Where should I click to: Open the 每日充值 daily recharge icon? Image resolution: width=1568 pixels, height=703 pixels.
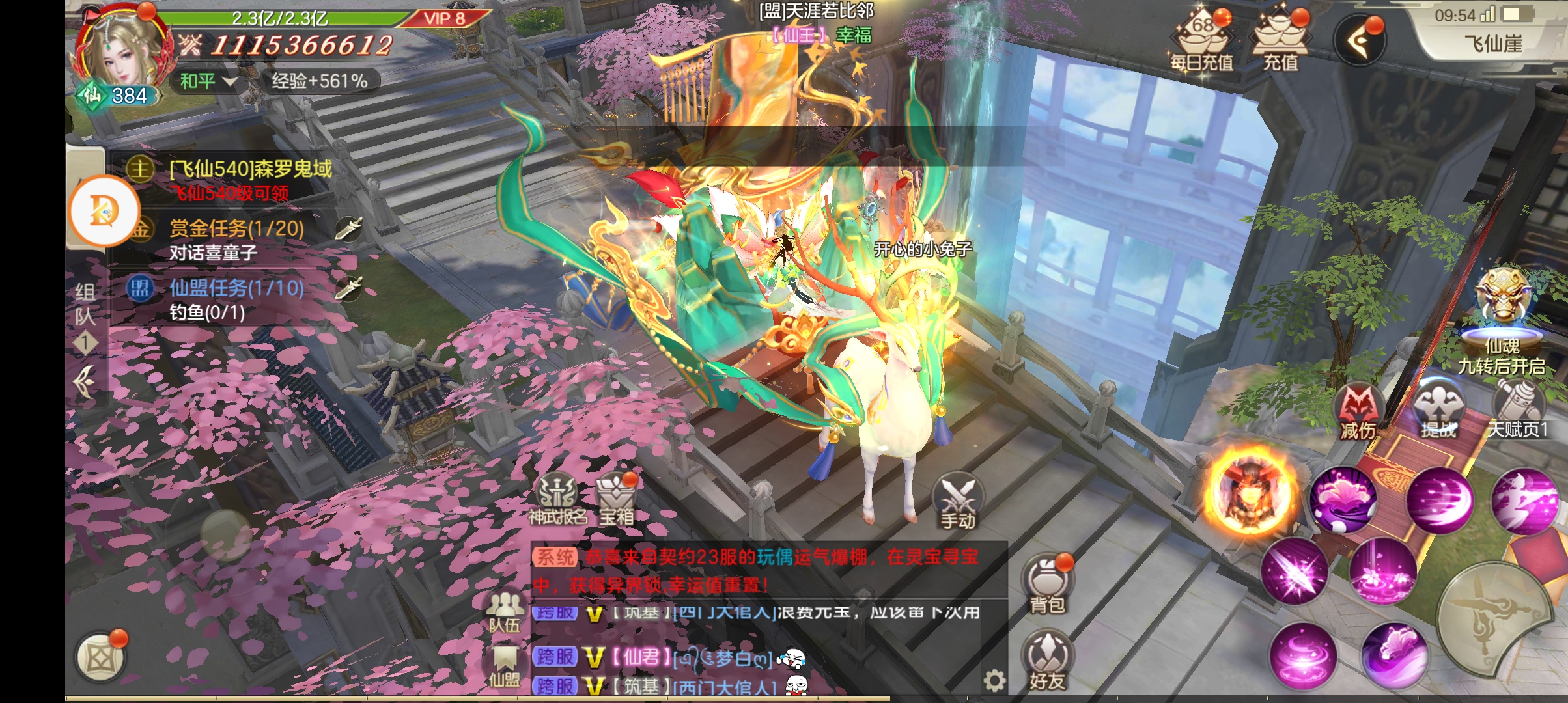[x=1202, y=40]
